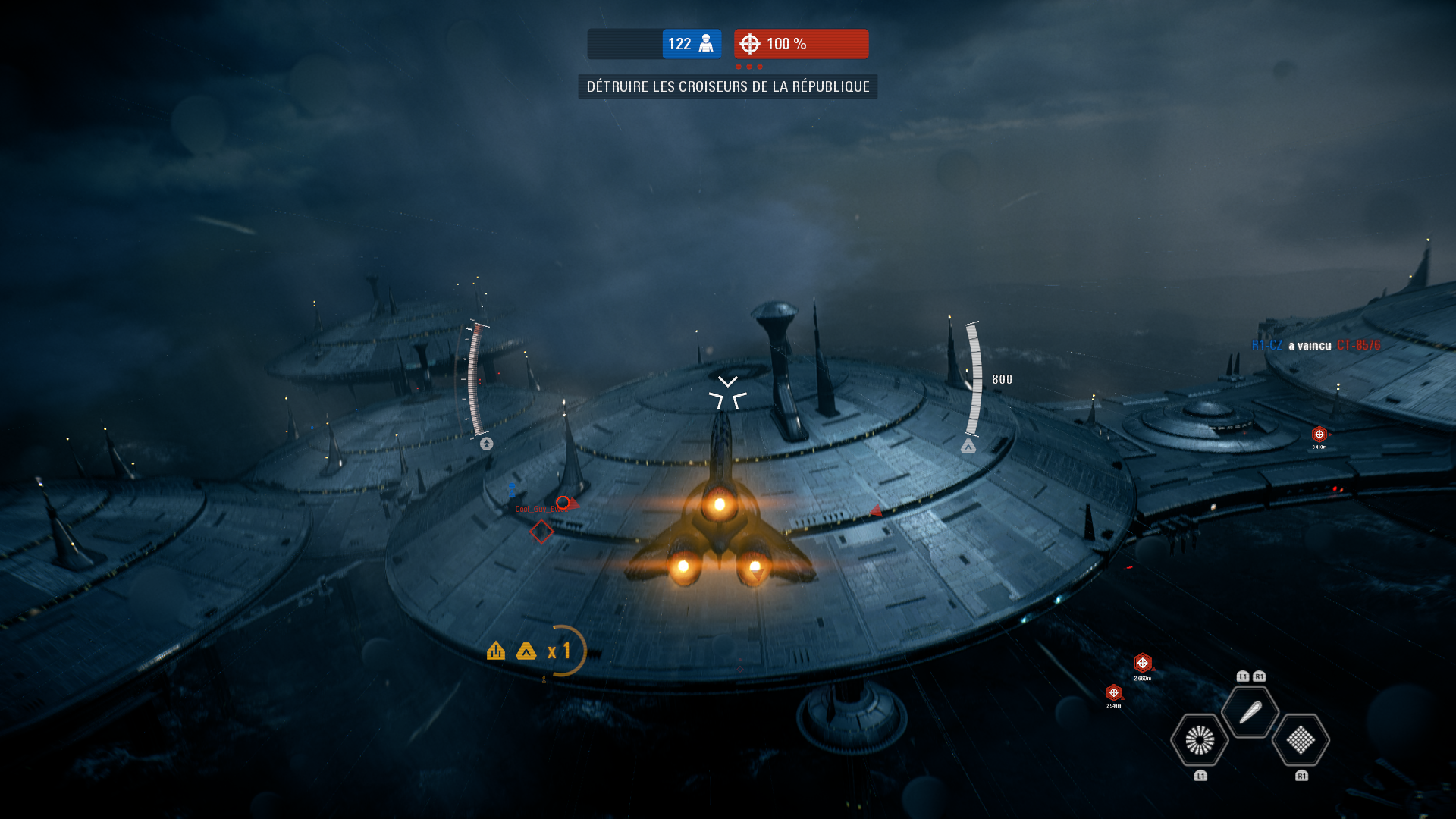Fire the torpedo ability in the top hexagon
1456x819 pixels.
click(x=1250, y=712)
